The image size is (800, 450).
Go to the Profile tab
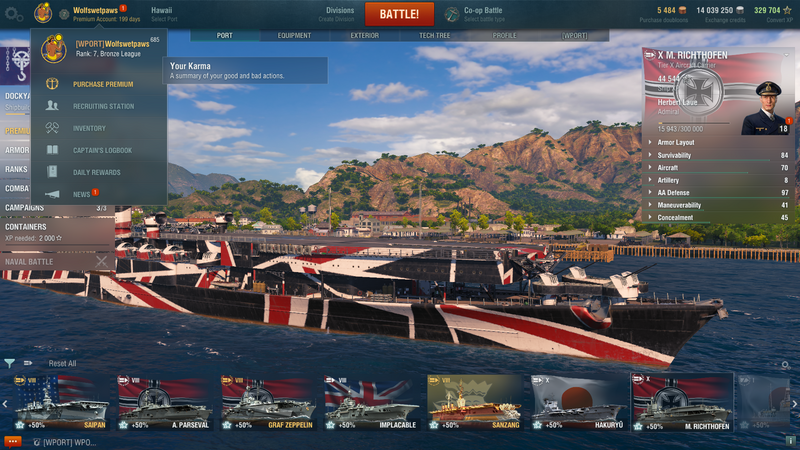(x=504, y=35)
